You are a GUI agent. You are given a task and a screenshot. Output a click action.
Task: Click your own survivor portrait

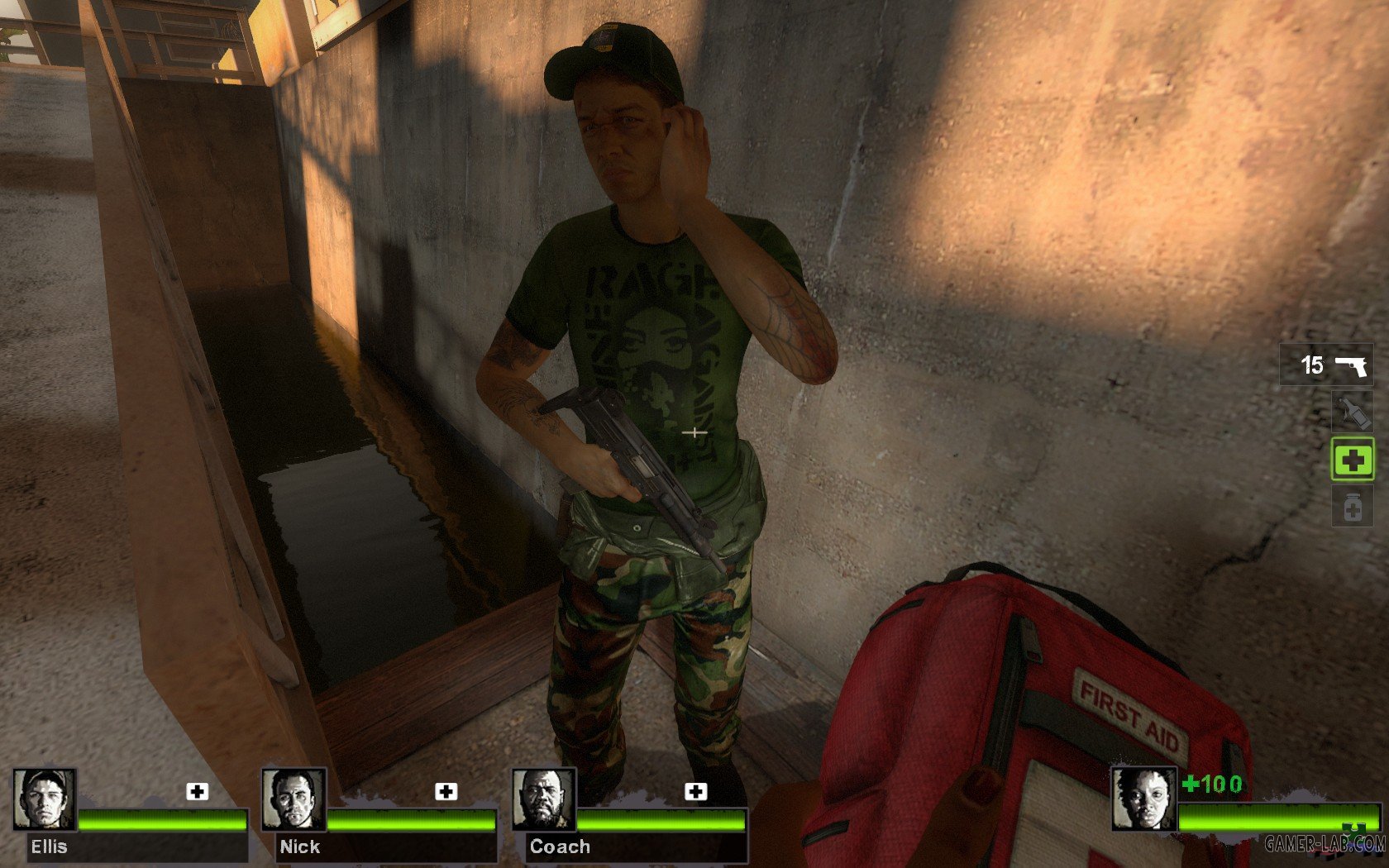[1143, 799]
